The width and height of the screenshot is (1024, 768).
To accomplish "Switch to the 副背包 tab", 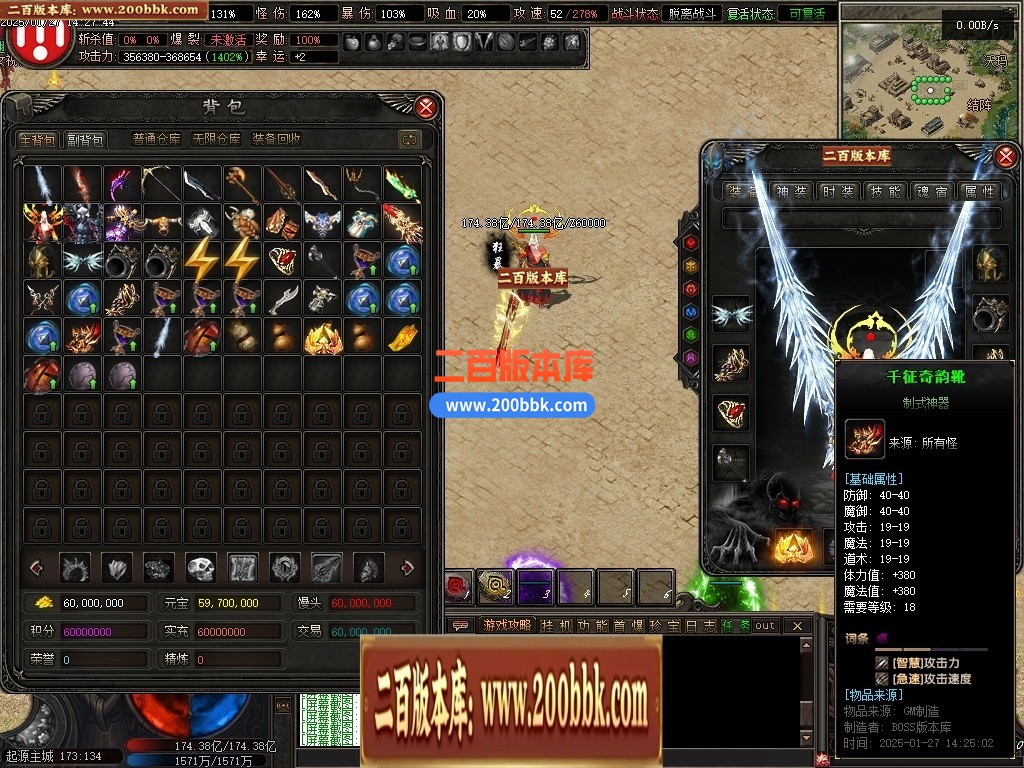I will pos(85,139).
